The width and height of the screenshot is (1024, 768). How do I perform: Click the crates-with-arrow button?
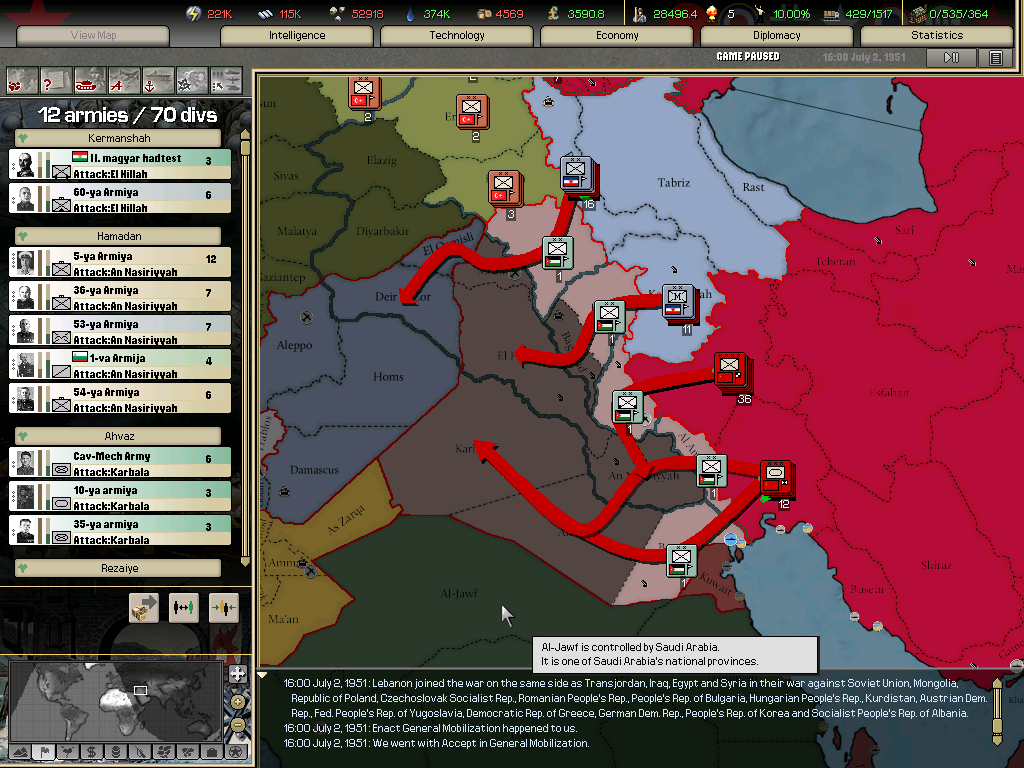[x=144, y=607]
